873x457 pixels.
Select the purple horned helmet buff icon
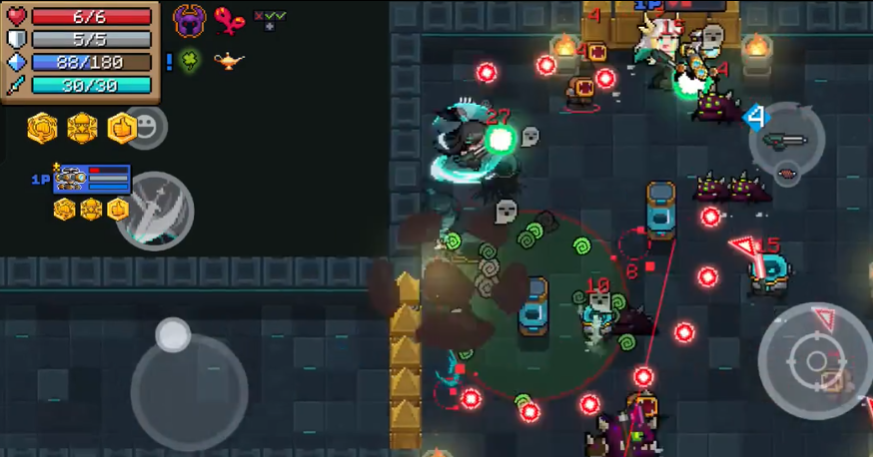[x=189, y=20]
